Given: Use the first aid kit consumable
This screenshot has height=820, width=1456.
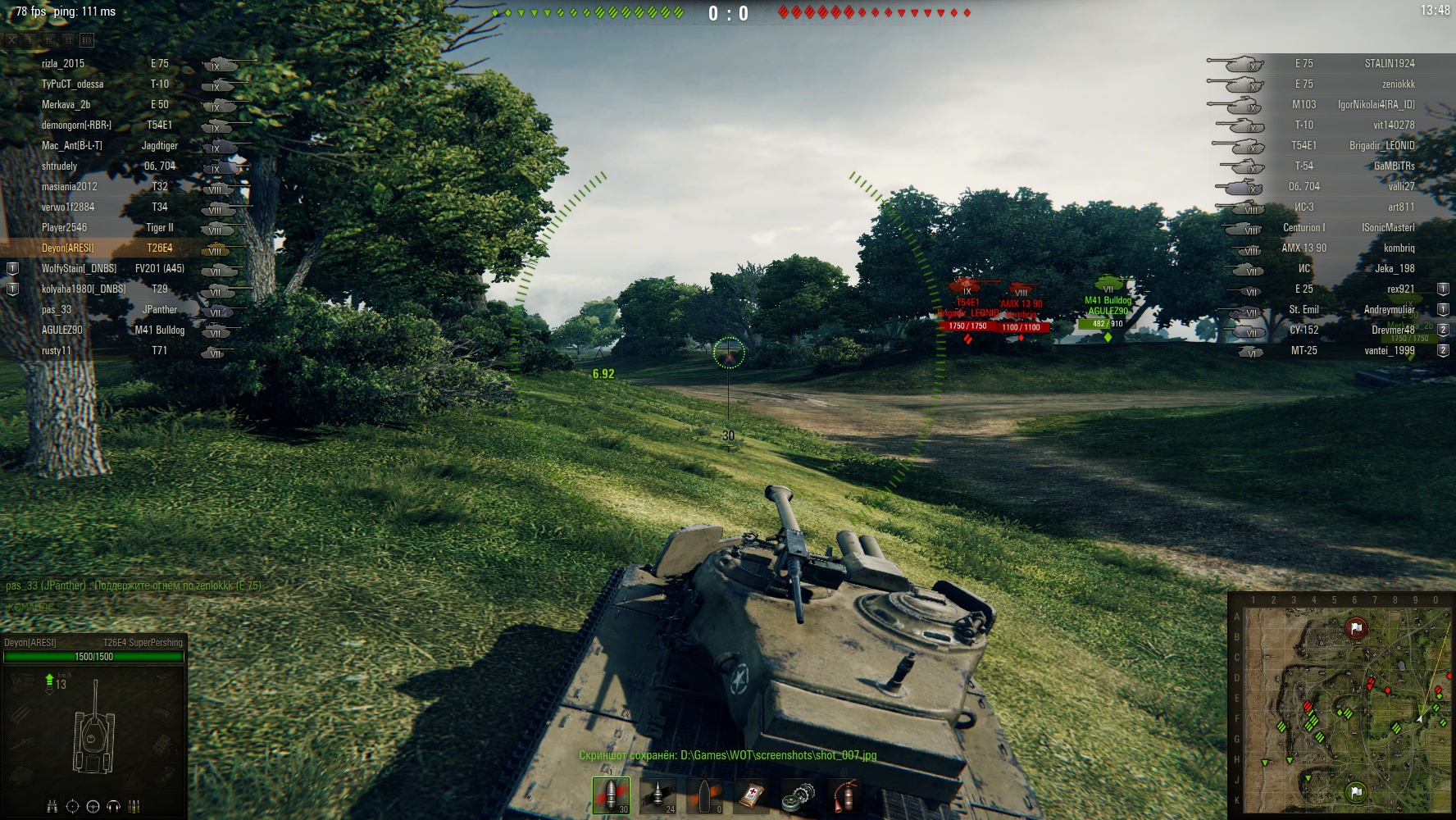Looking at the screenshot, I should pyautogui.click(x=752, y=795).
